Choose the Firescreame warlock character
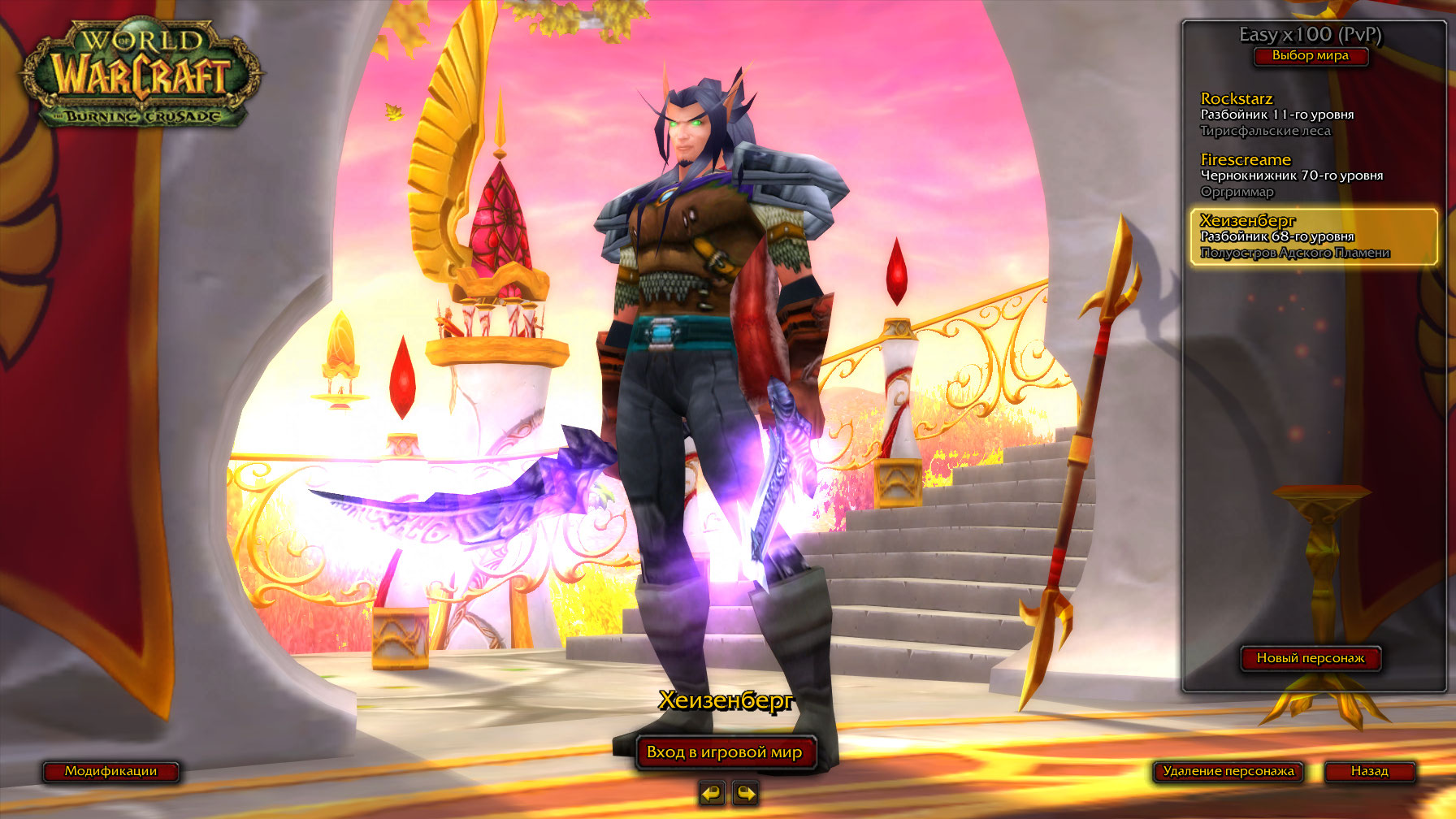Screen dimensions: 1456x819 (1310, 175)
